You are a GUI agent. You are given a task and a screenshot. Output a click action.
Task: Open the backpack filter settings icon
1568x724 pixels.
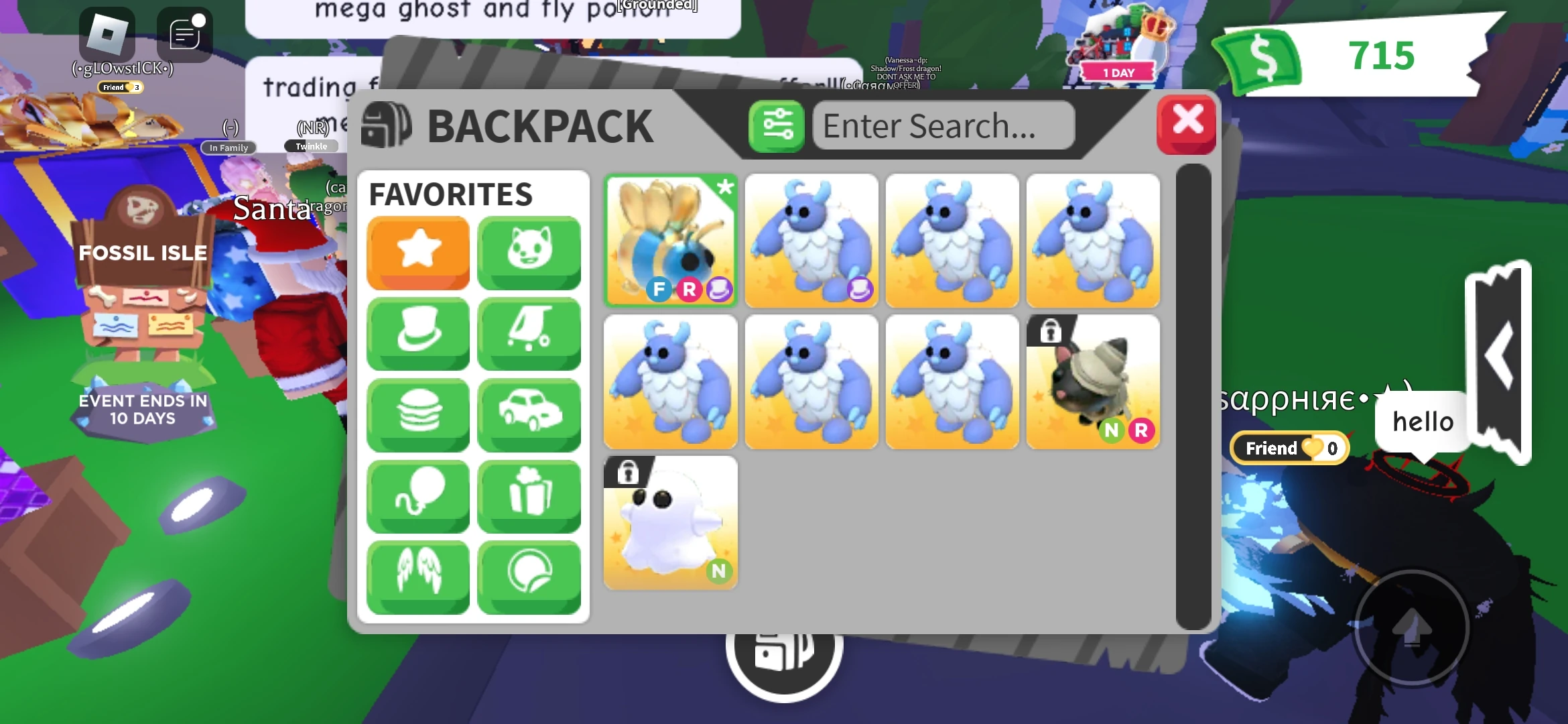click(x=776, y=125)
